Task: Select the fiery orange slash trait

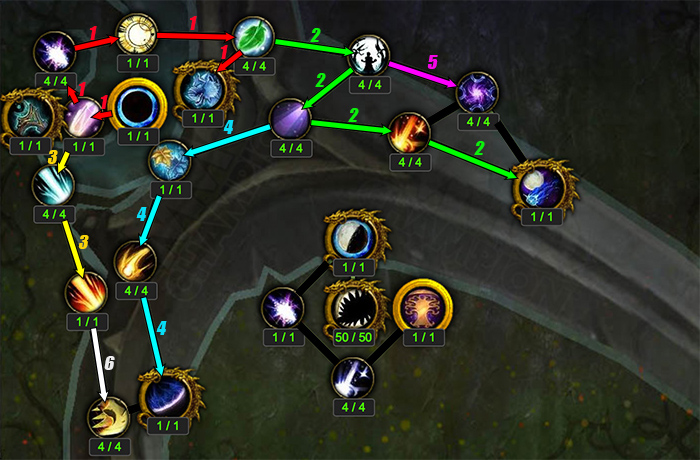Action: 408,130
